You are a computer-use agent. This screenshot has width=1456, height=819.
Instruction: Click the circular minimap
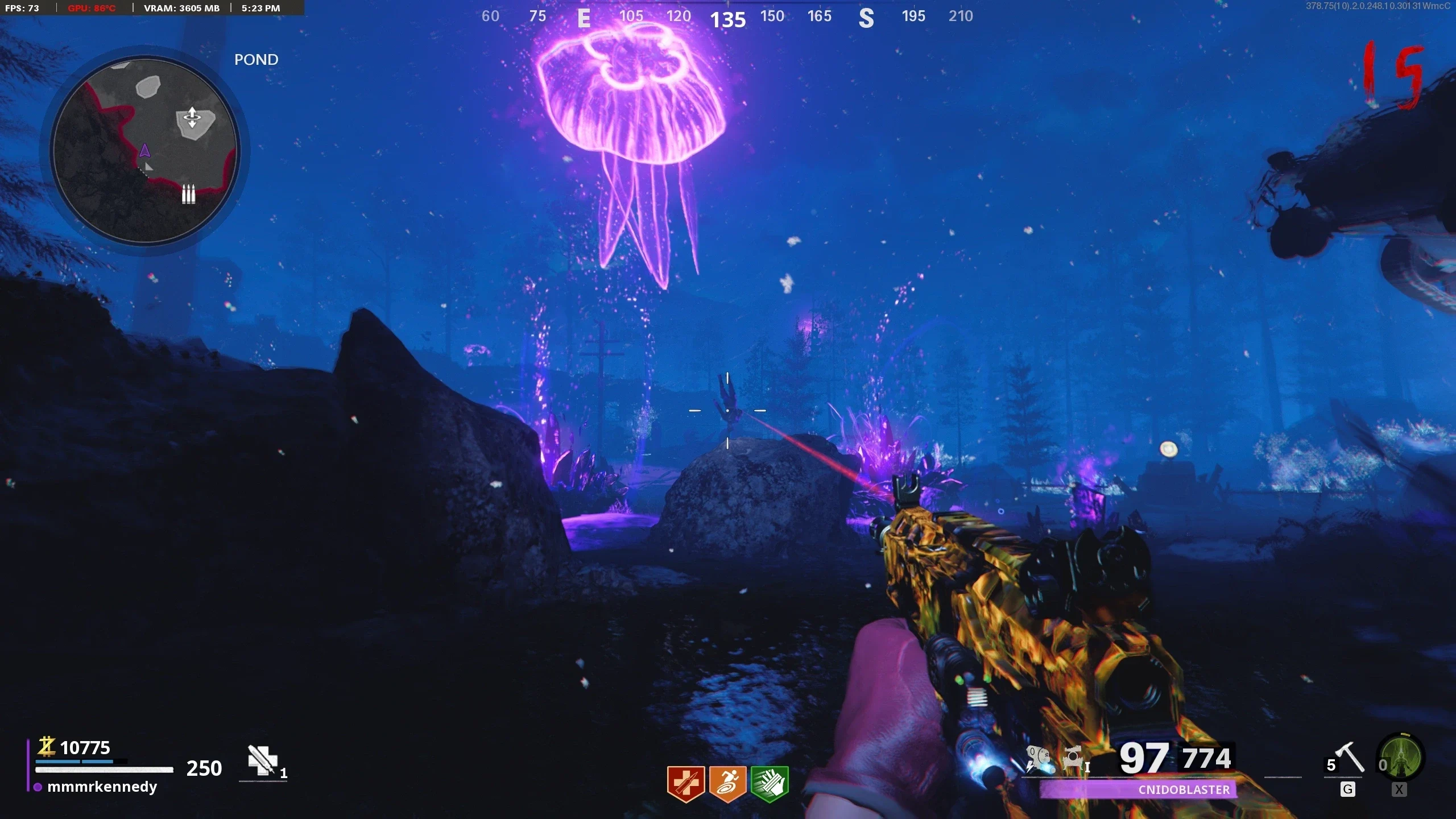(144, 150)
